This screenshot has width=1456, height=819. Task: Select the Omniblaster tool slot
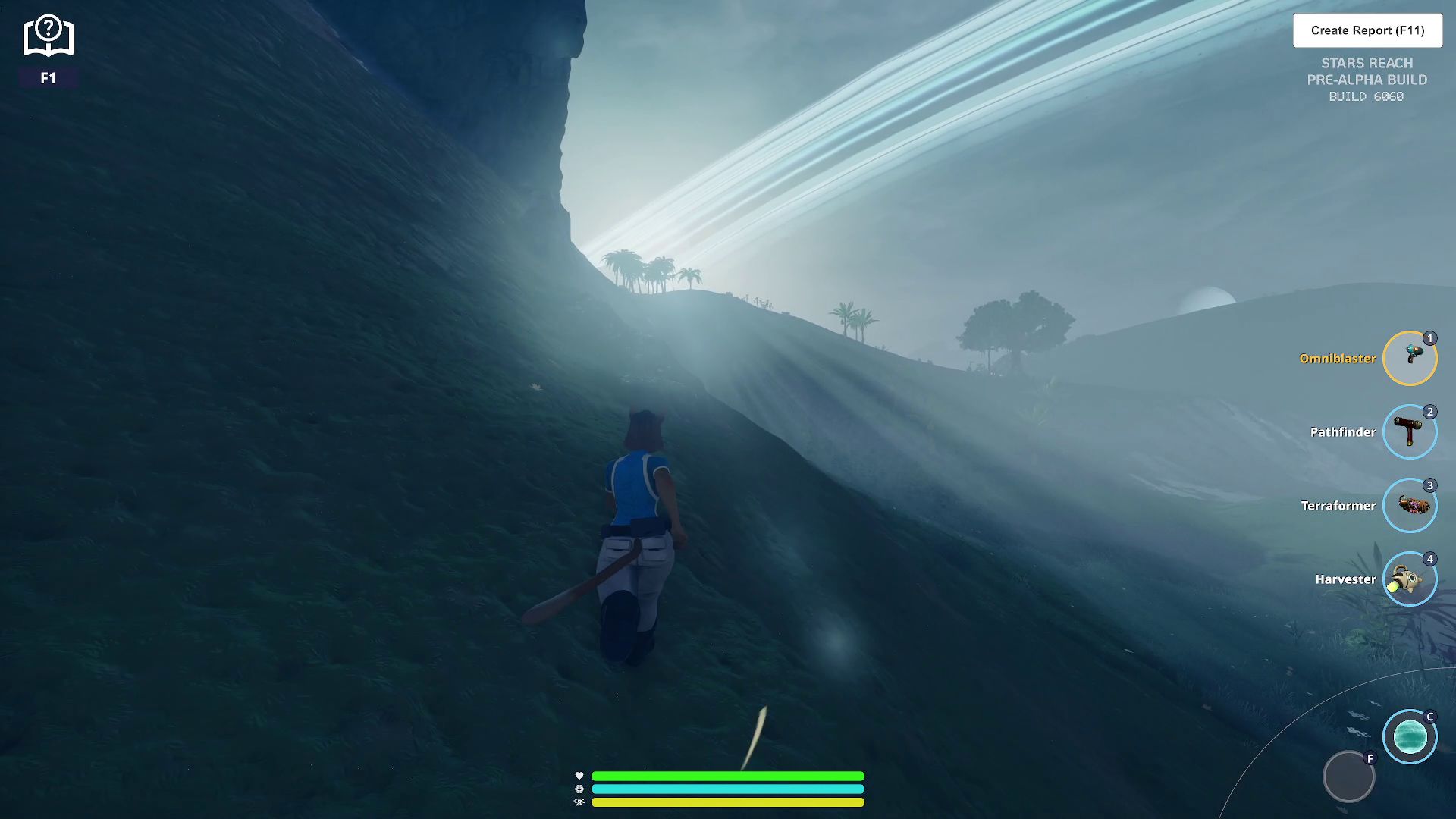click(x=1409, y=358)
